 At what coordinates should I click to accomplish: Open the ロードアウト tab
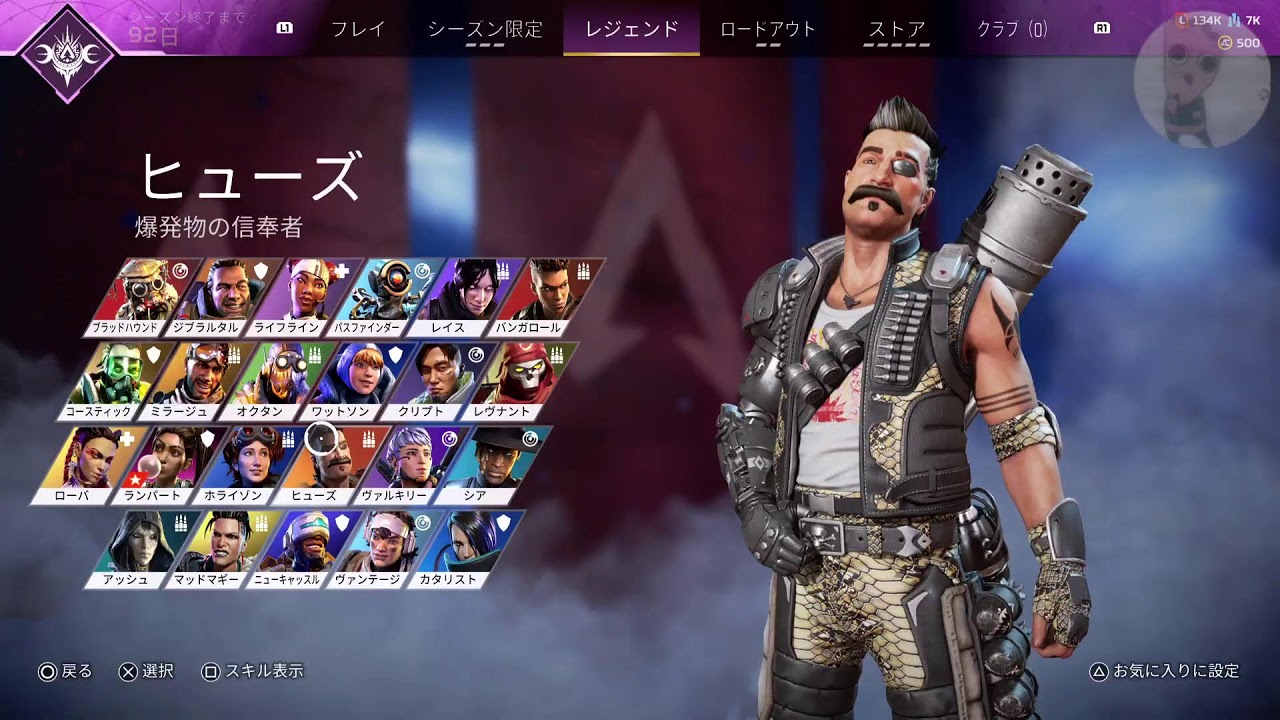click(768, 29)
